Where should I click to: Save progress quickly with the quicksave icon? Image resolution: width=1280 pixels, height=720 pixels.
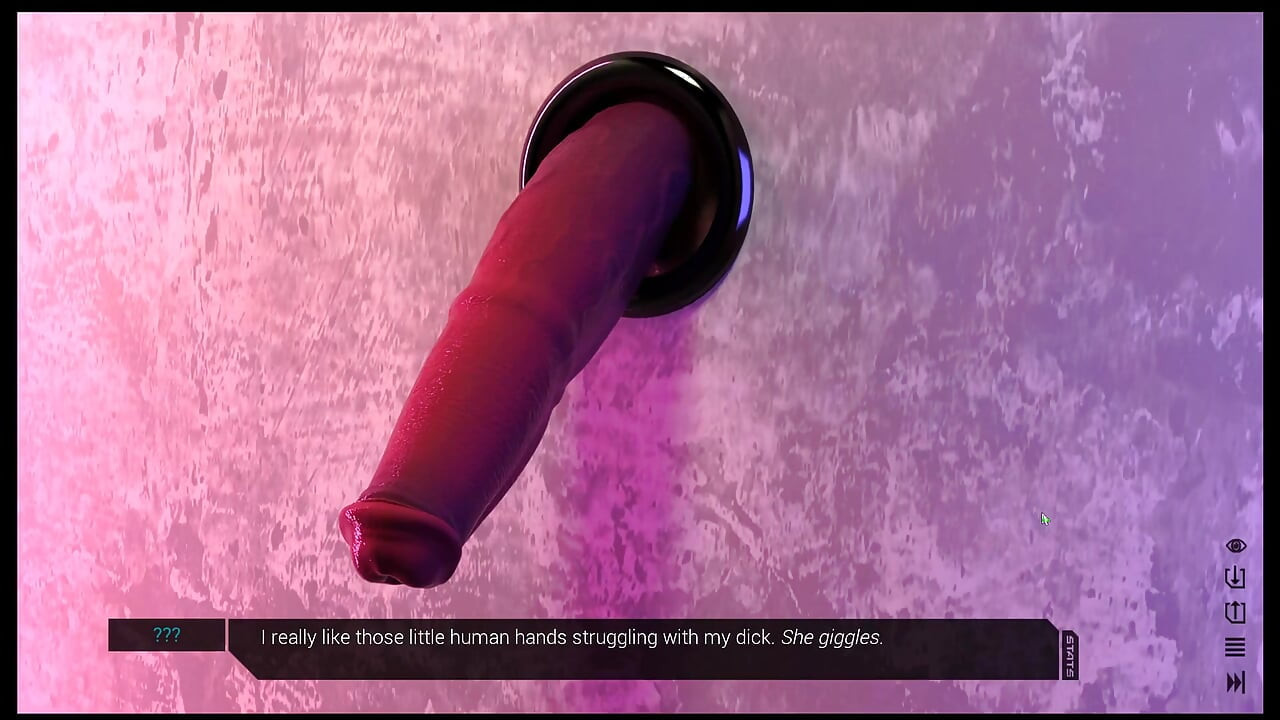[x=1234, y=580]
